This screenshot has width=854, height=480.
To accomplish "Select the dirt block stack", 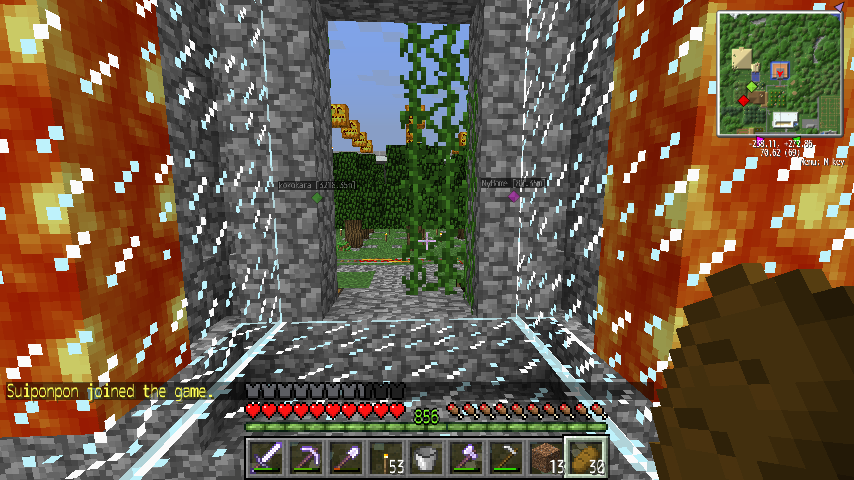I will (x=545, y=459).
